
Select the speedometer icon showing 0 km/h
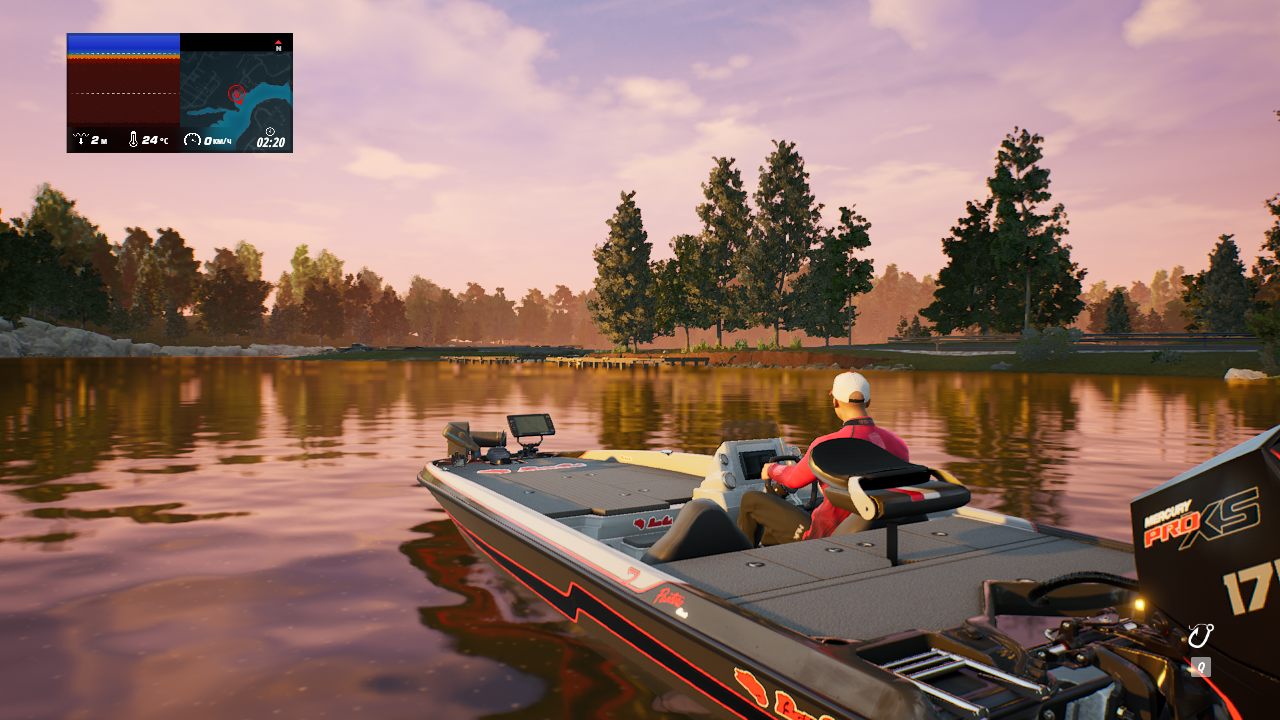[x=192, y=139]
